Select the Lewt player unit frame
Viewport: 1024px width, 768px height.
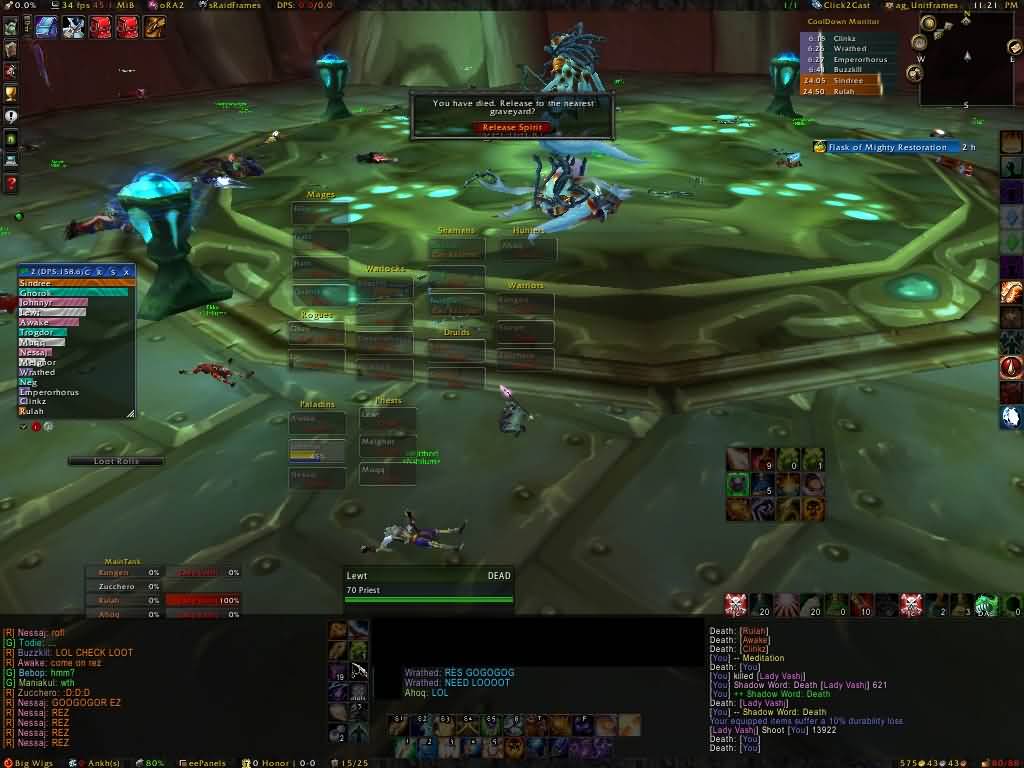tap(428, 583)
